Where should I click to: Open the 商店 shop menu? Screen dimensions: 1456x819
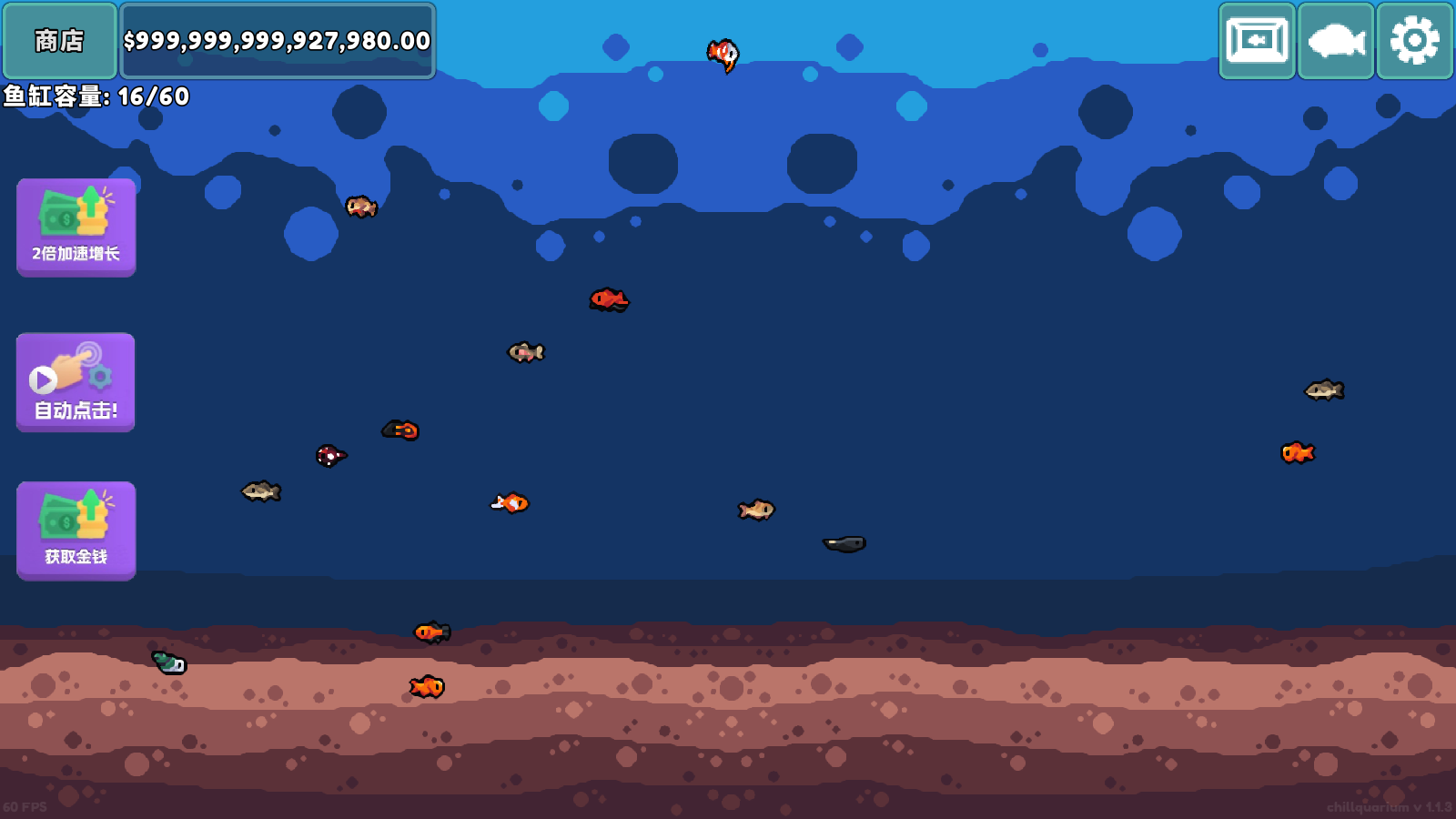pos(60,41)
